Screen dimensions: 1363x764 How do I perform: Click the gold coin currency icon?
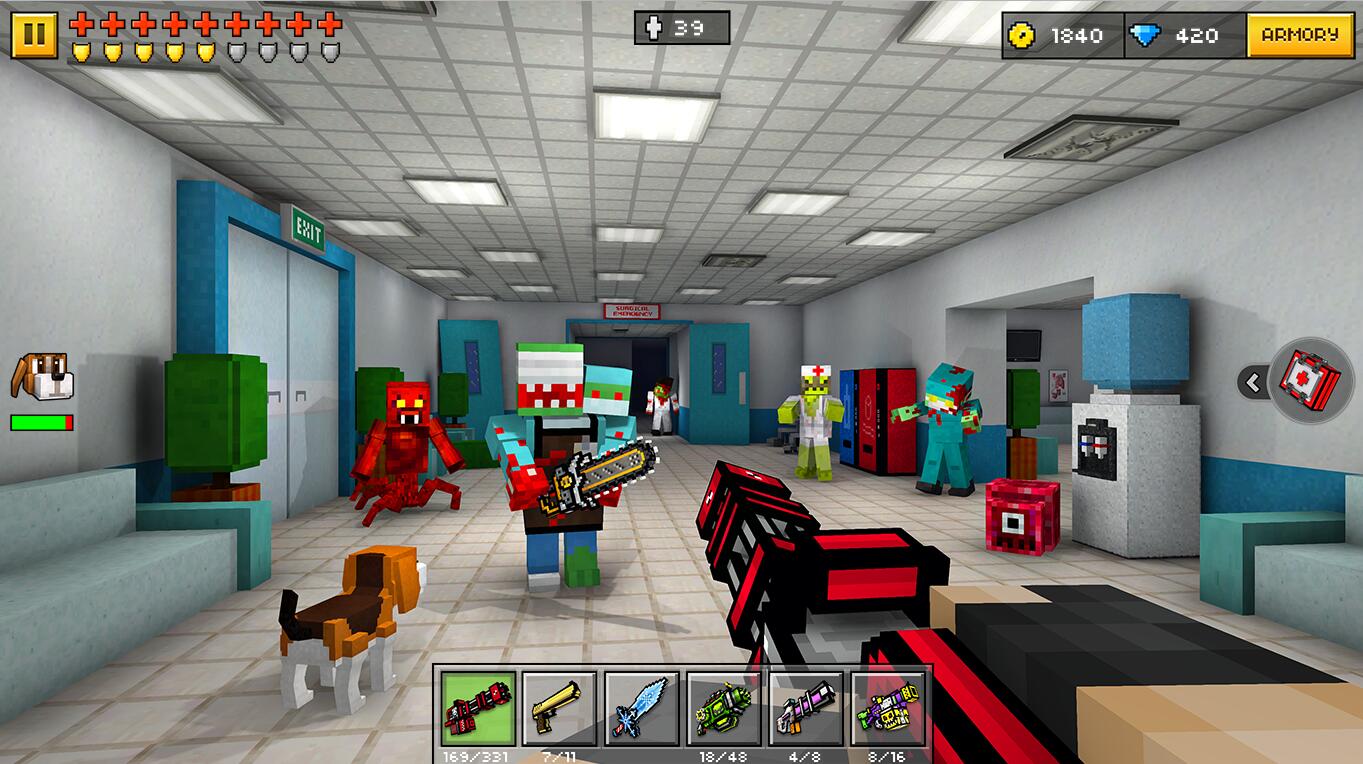point(1019,36)
